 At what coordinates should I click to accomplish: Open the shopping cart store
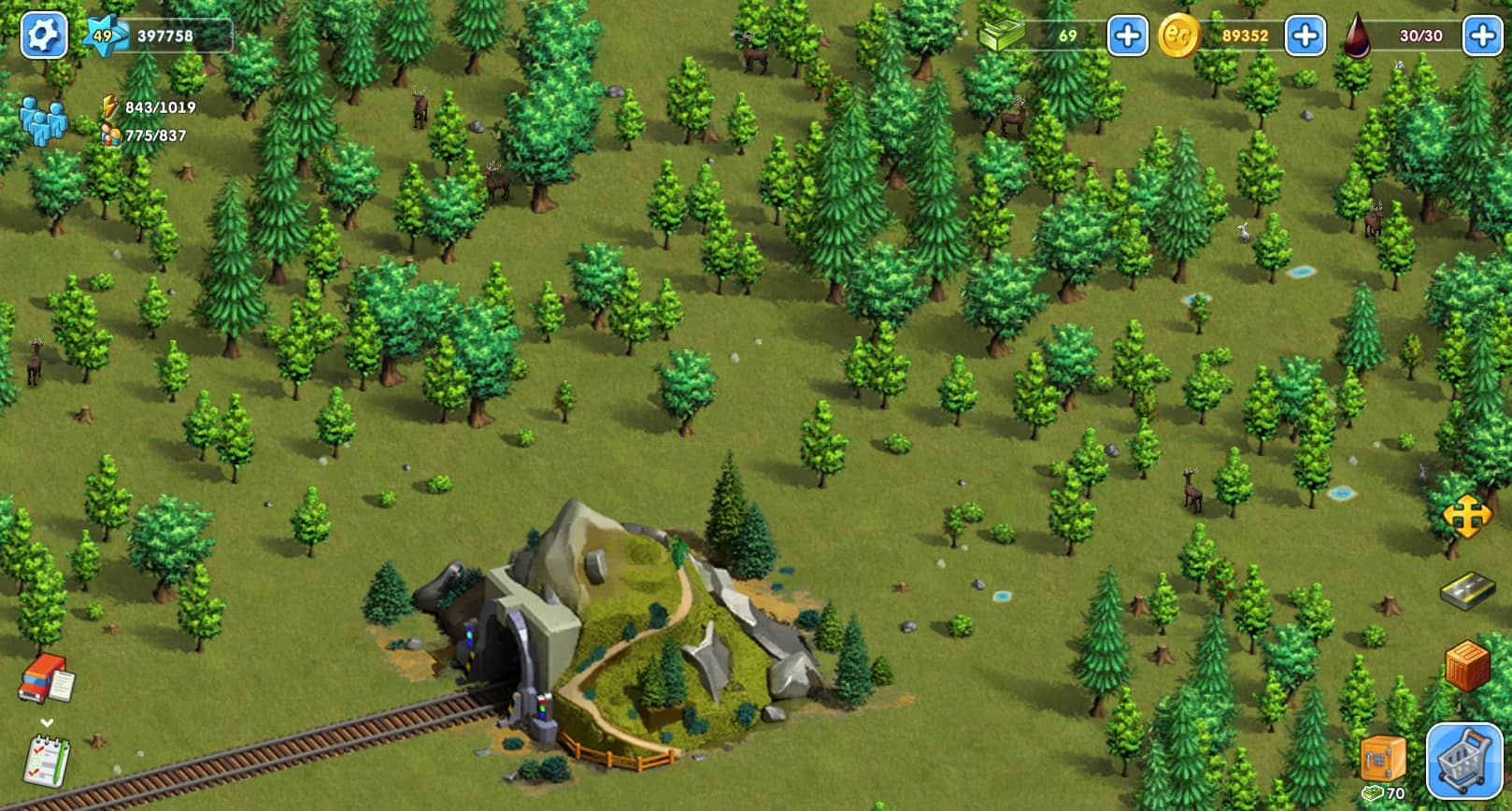tap(1463, 761)
